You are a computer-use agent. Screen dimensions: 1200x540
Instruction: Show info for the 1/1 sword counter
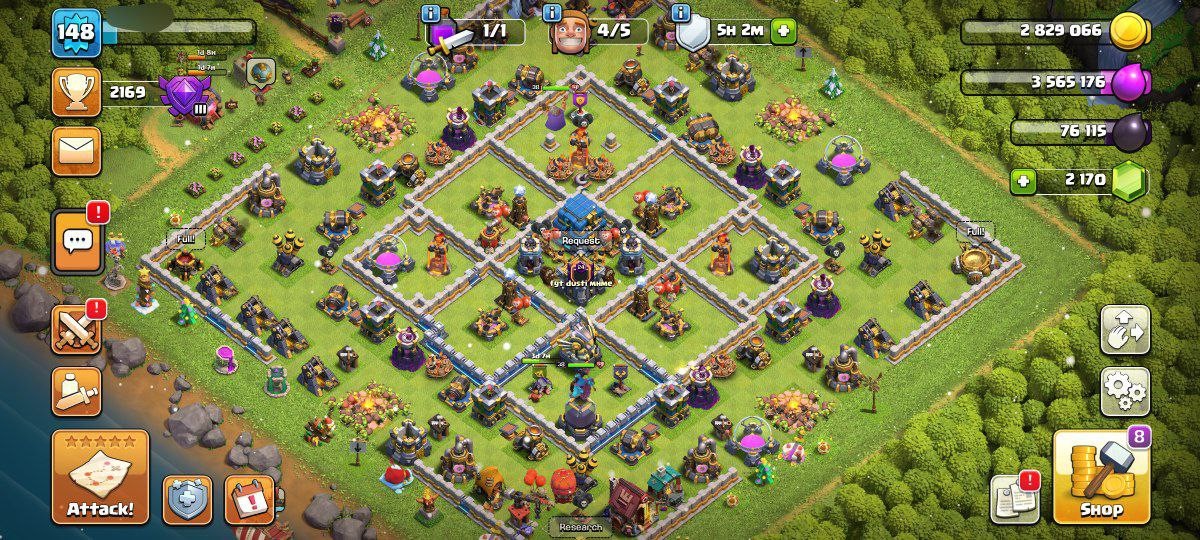click(x=431, y=14)
